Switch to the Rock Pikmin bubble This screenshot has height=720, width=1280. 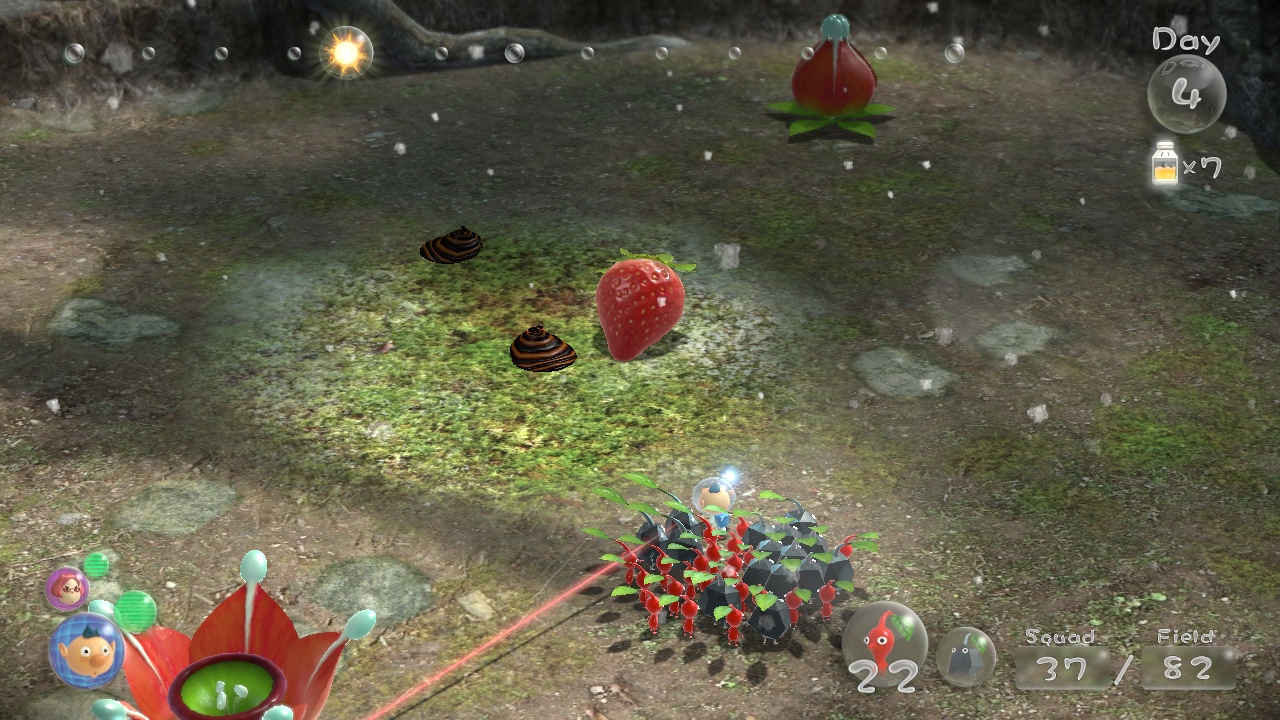(x=965, y=656)
